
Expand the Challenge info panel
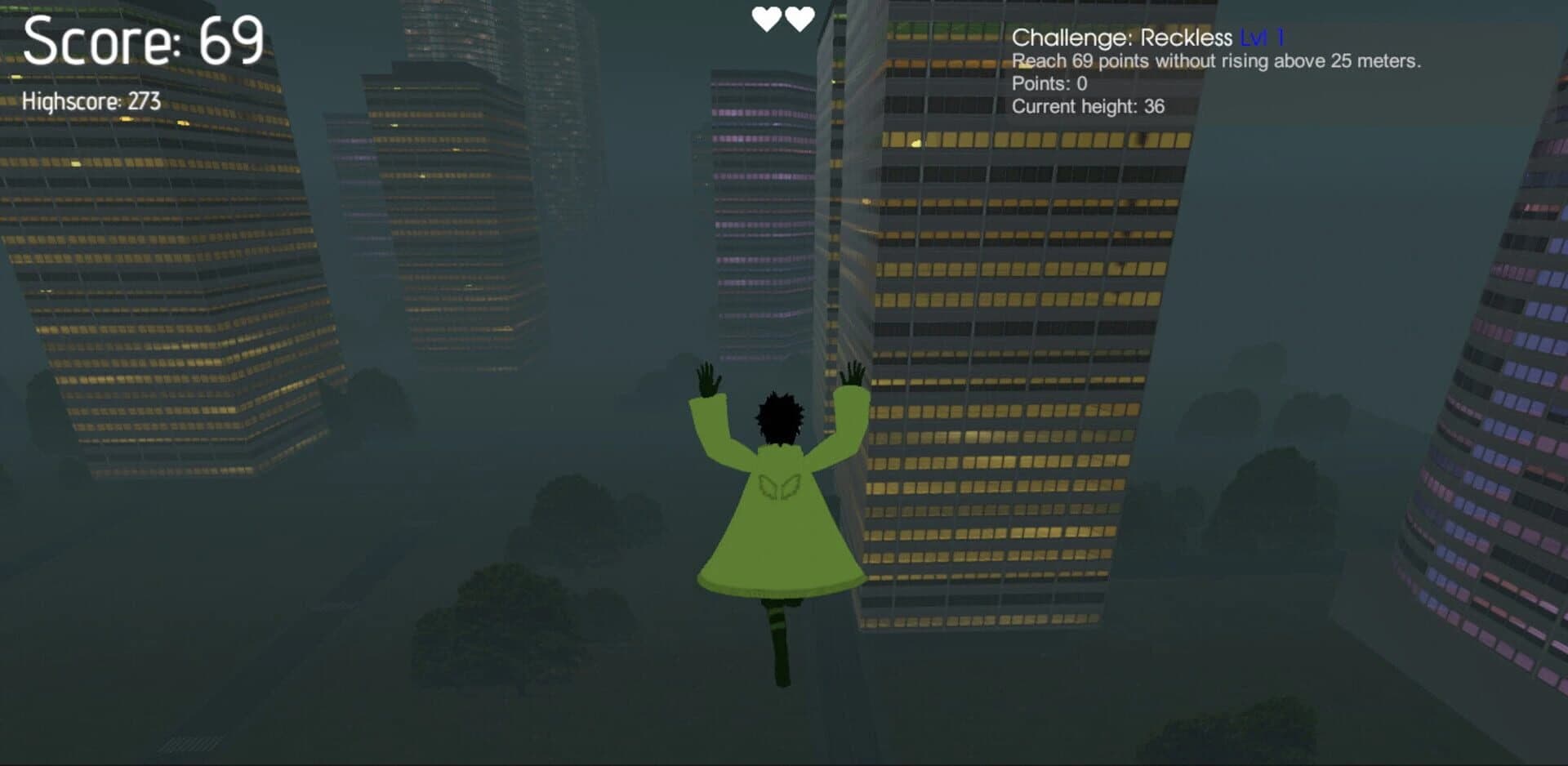tap(1217, 69)
